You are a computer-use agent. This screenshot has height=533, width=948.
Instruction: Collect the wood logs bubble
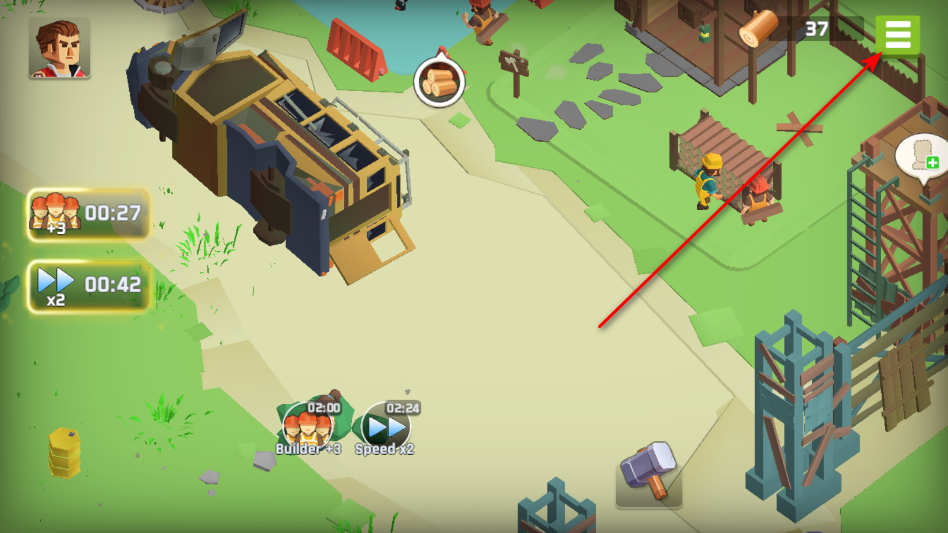click(439, 81)
